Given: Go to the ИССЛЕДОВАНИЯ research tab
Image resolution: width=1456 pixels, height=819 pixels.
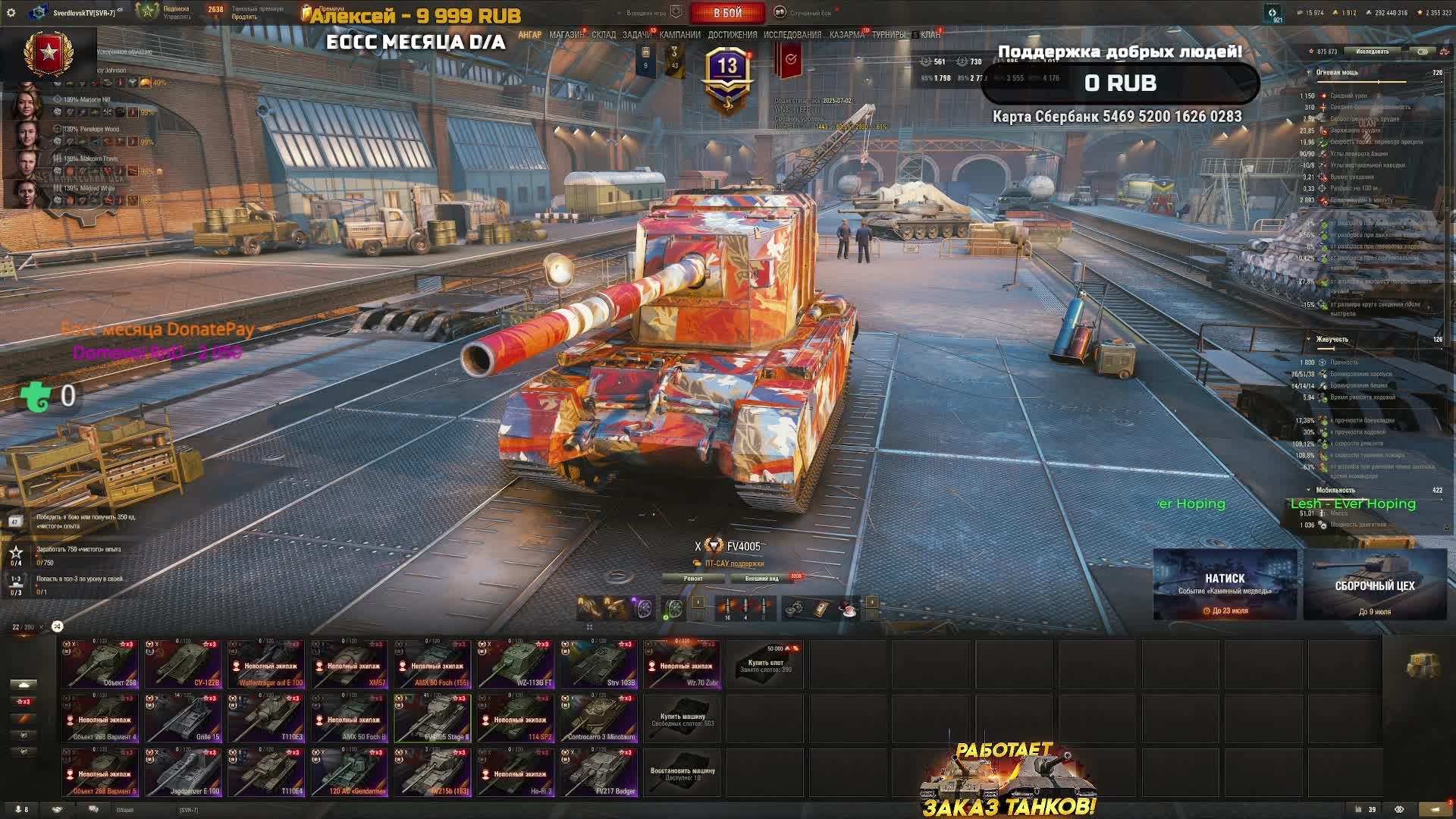Looking at the screenshot, I should [x=792, y=35].
